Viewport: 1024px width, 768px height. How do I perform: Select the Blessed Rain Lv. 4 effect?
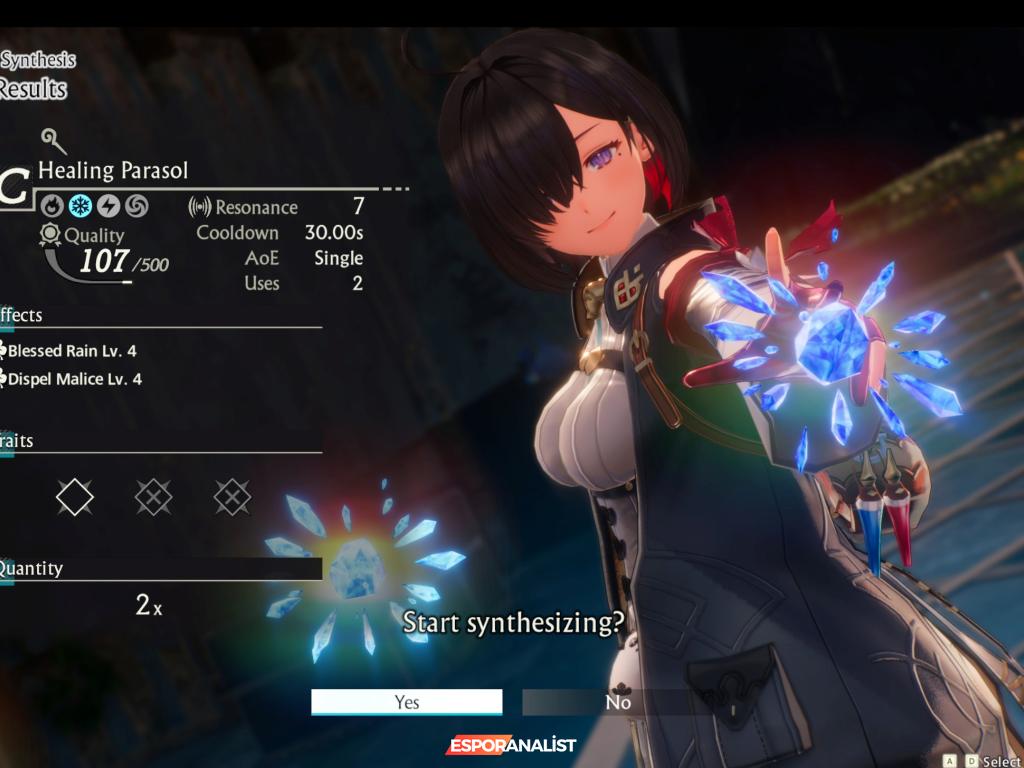coord(72,351)
